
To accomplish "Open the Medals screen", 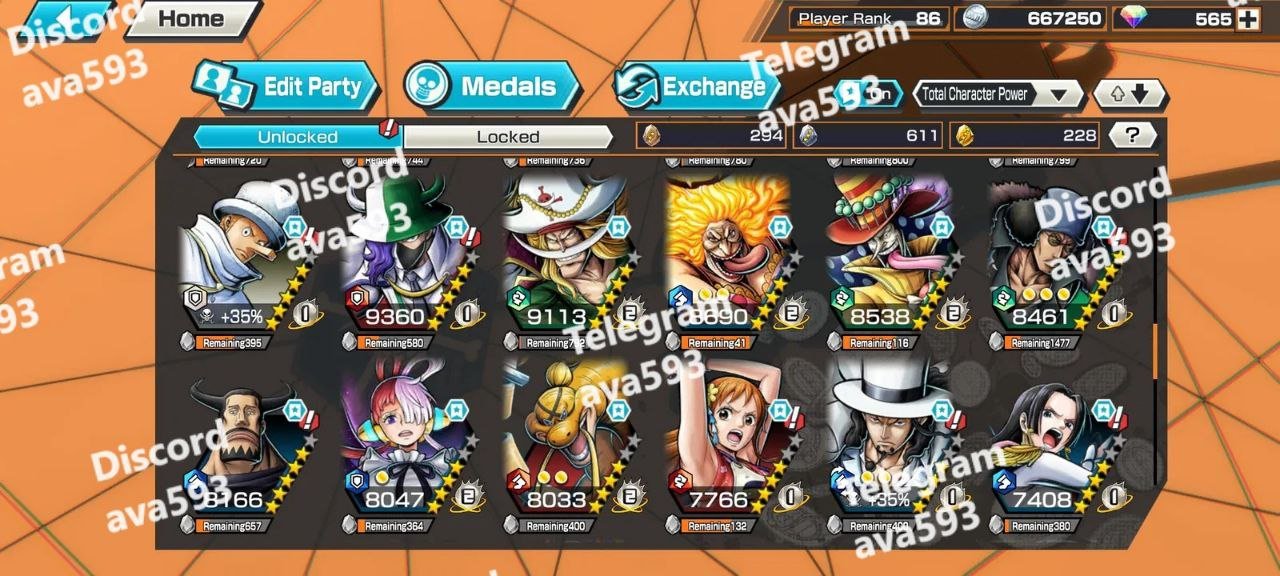I will [492, 87].
